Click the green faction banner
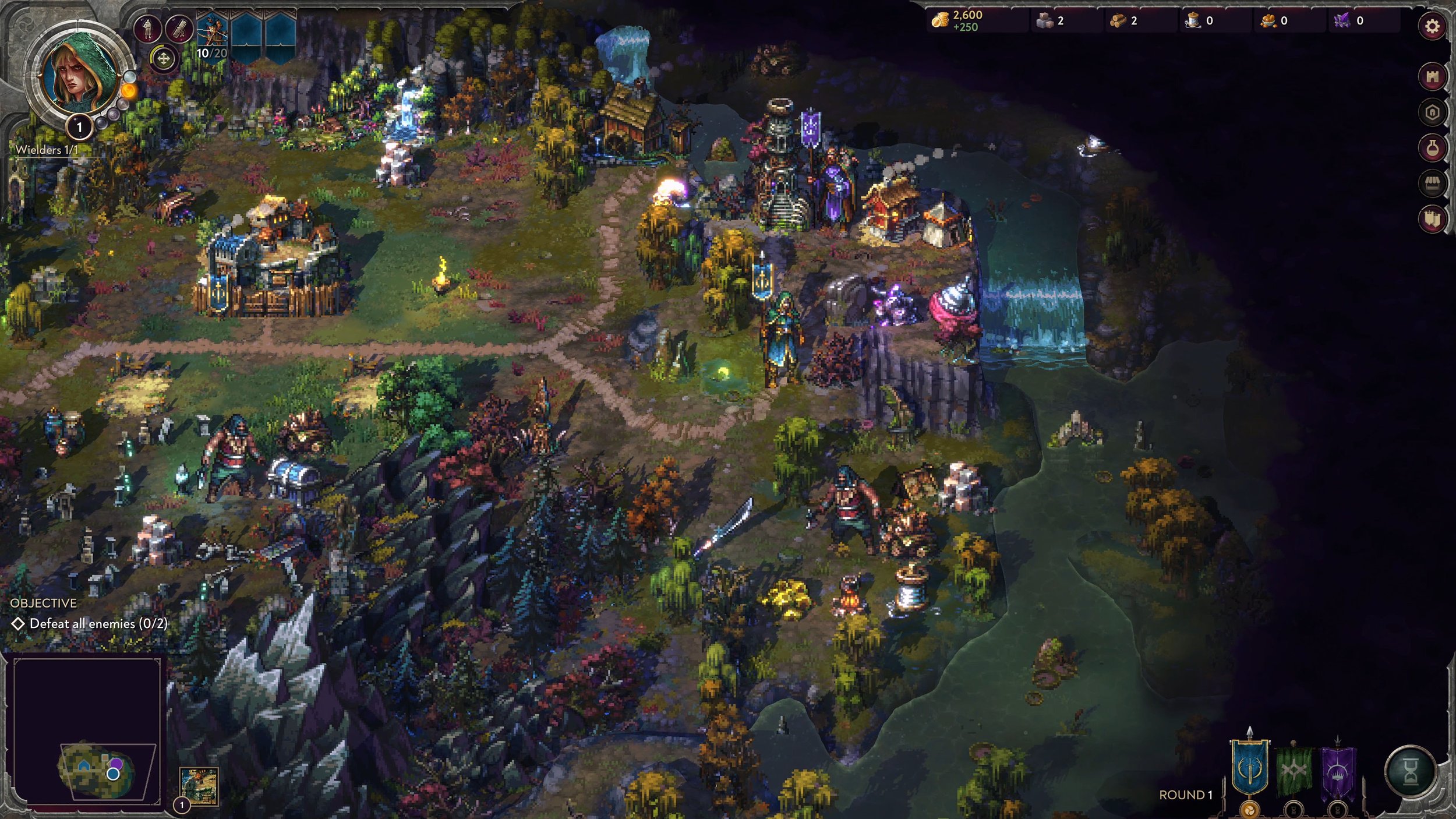Screen dimensions: 1456x819 pos(1294,770)
